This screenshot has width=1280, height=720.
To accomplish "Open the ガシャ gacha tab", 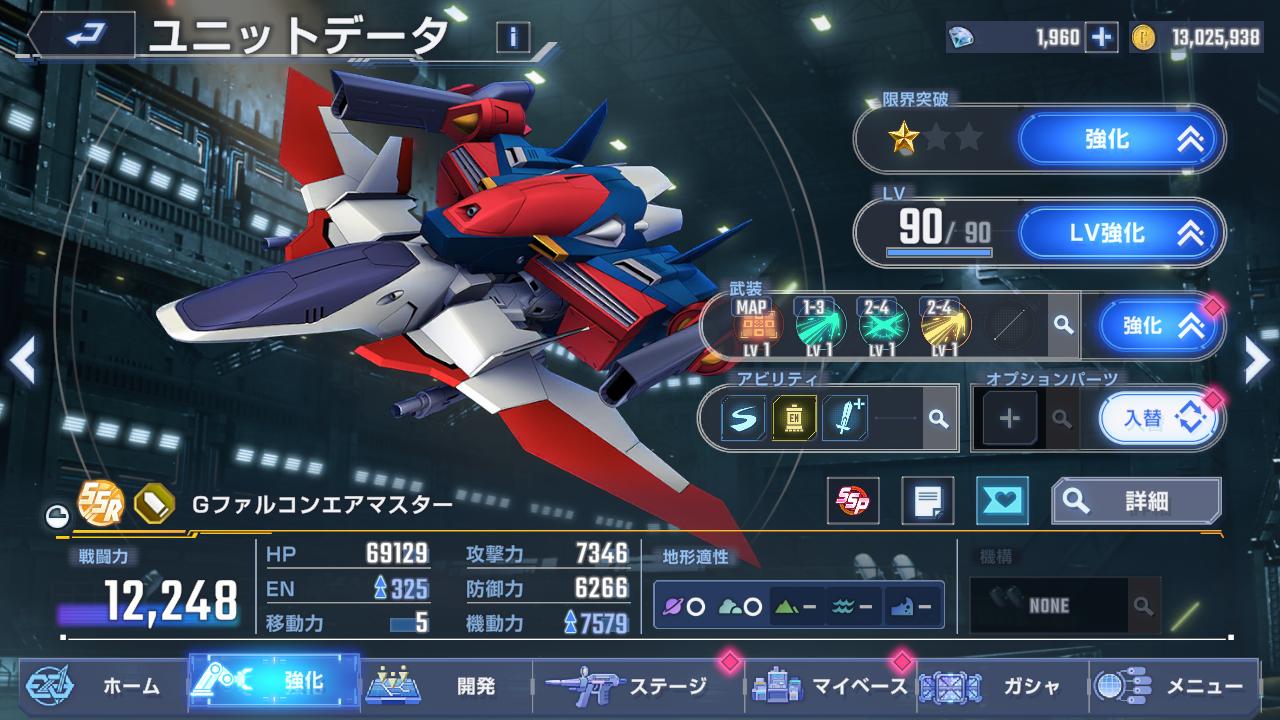I will click(x=1003, y=686).
